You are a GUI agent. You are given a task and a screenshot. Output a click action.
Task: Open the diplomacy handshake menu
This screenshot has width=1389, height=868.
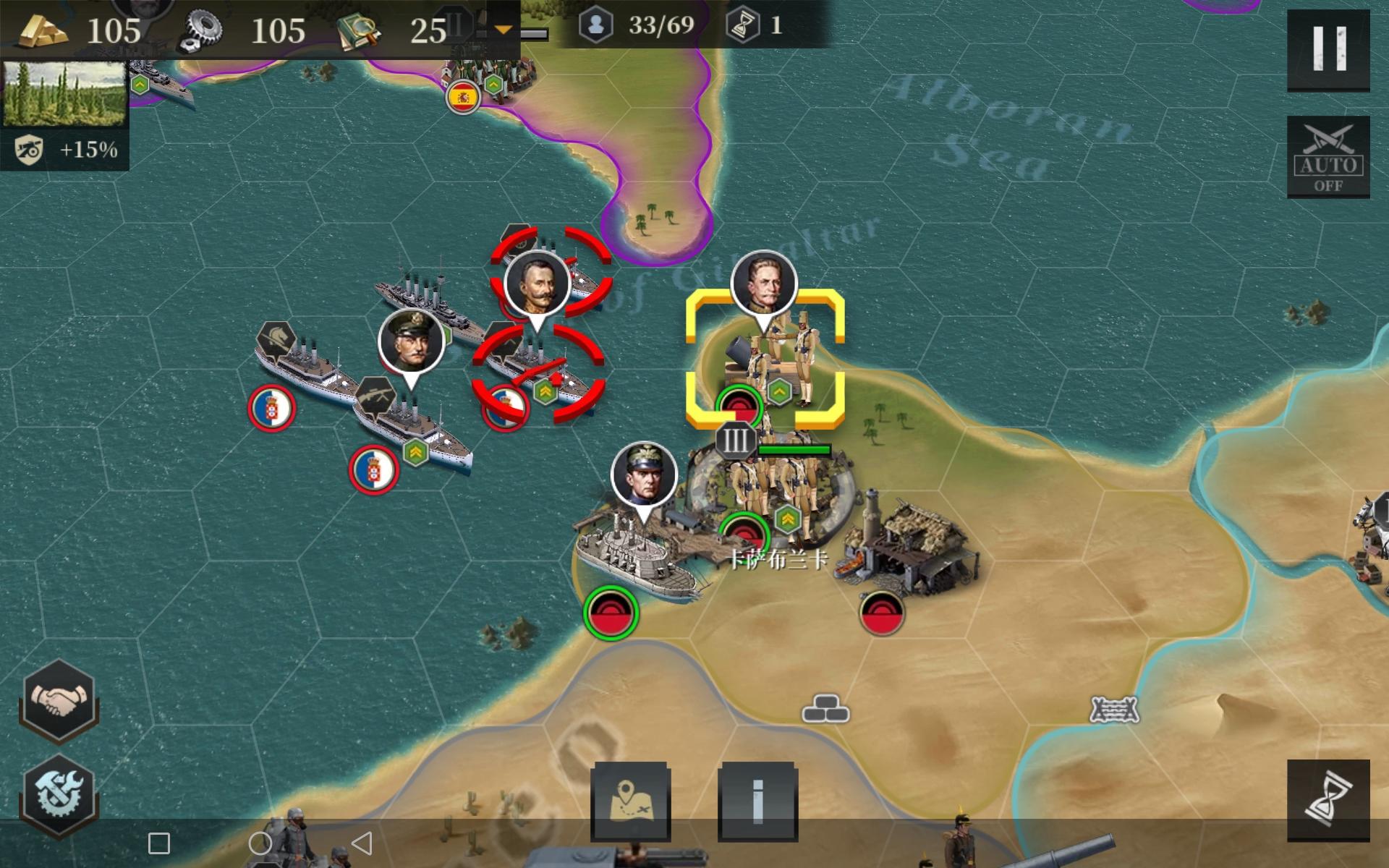pos(59,699)
